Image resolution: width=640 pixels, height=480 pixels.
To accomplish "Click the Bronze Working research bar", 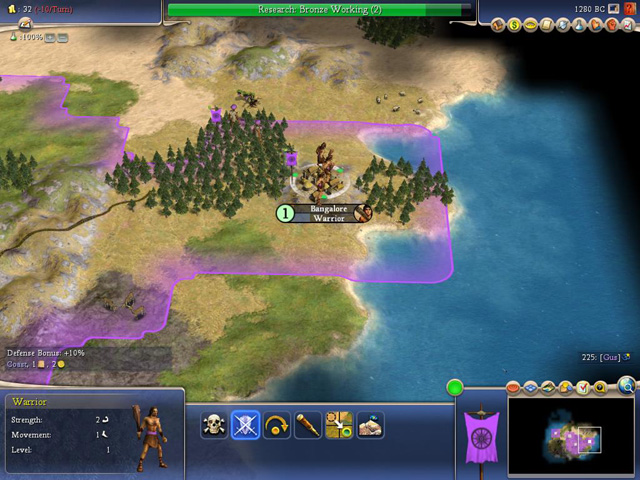I will (320, 10).
